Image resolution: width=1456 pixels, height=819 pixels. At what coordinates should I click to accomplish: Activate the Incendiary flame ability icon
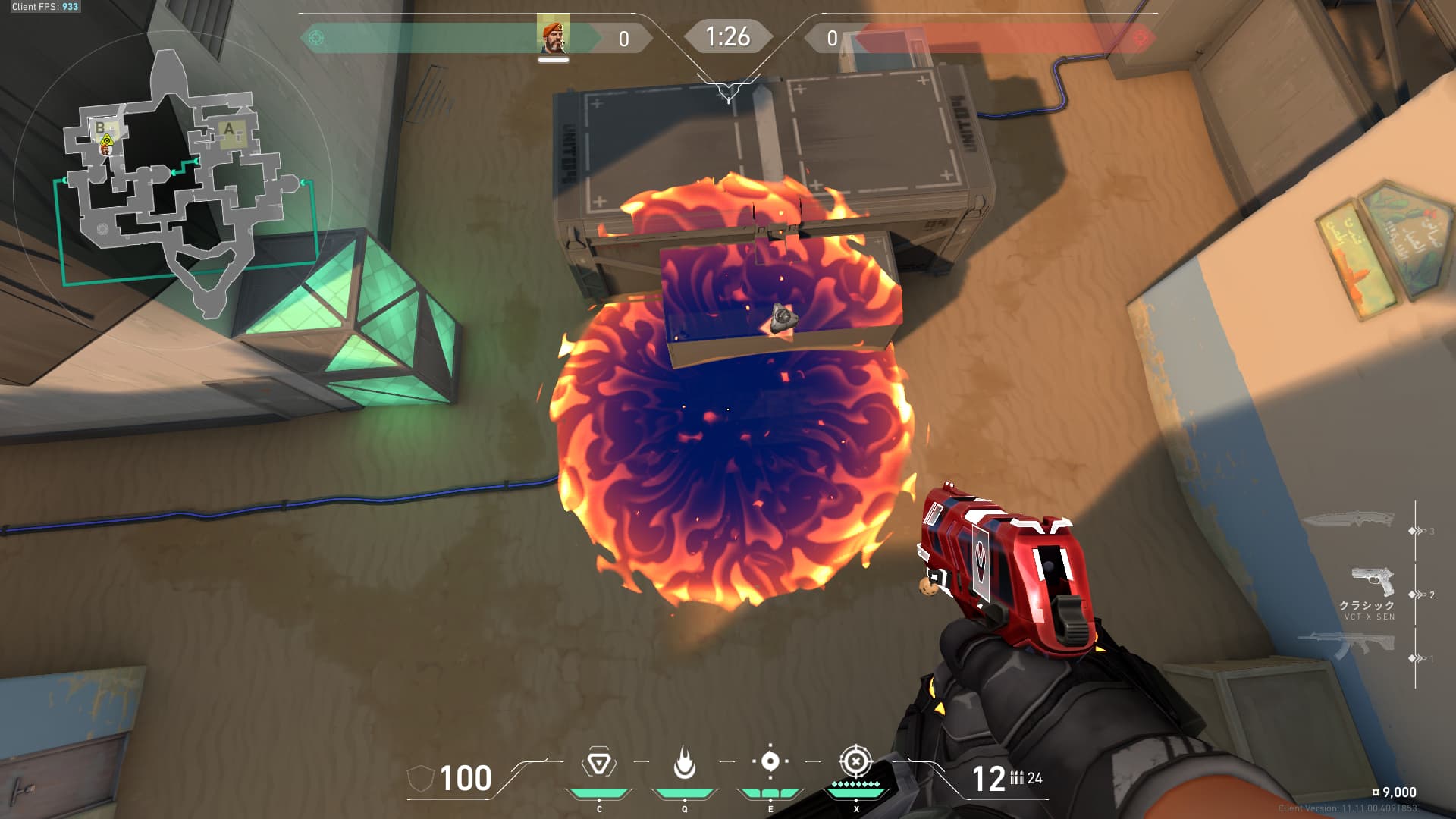click(x=684, y=763)
